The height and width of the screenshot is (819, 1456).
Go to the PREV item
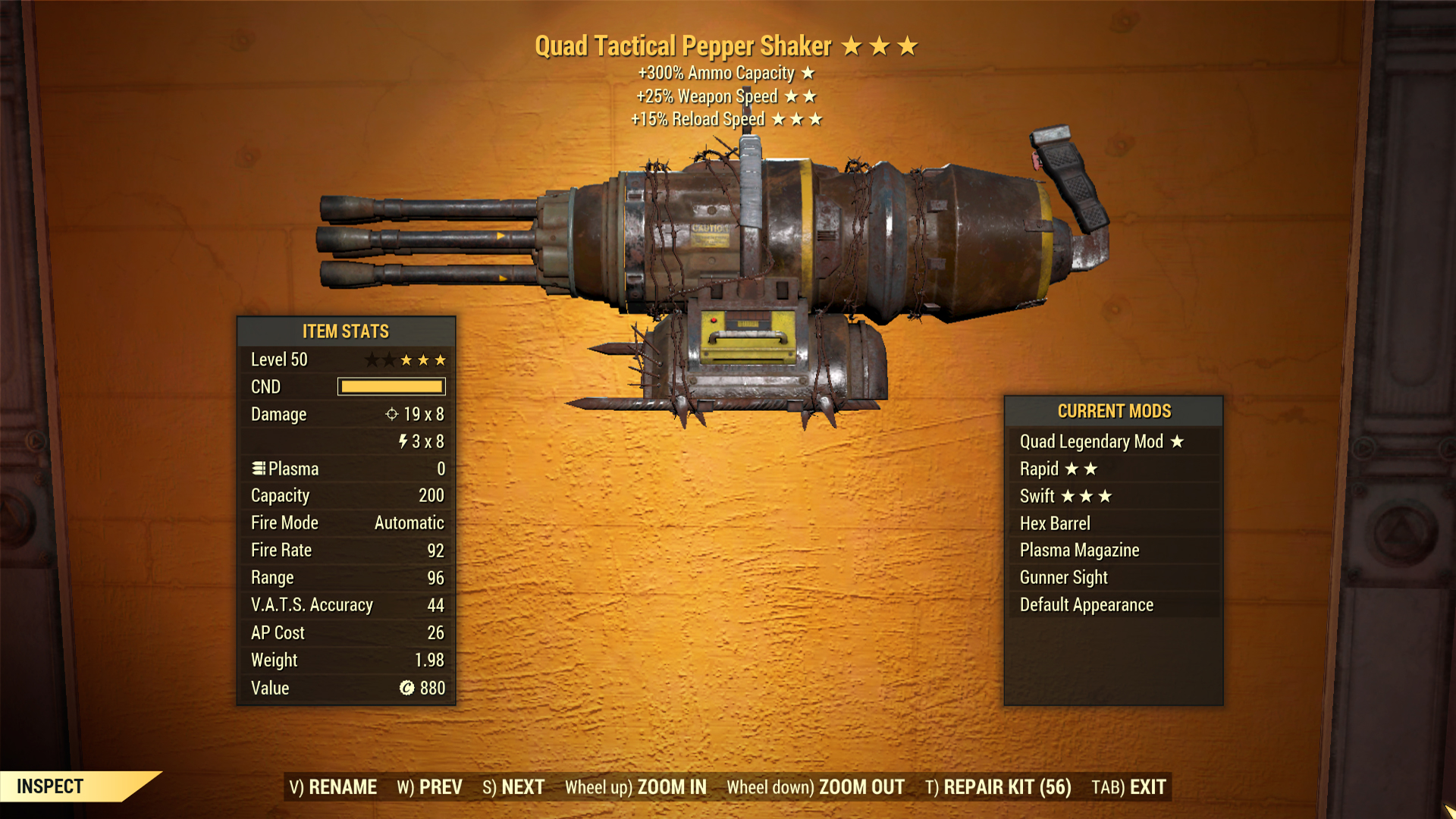click(429, 787)
